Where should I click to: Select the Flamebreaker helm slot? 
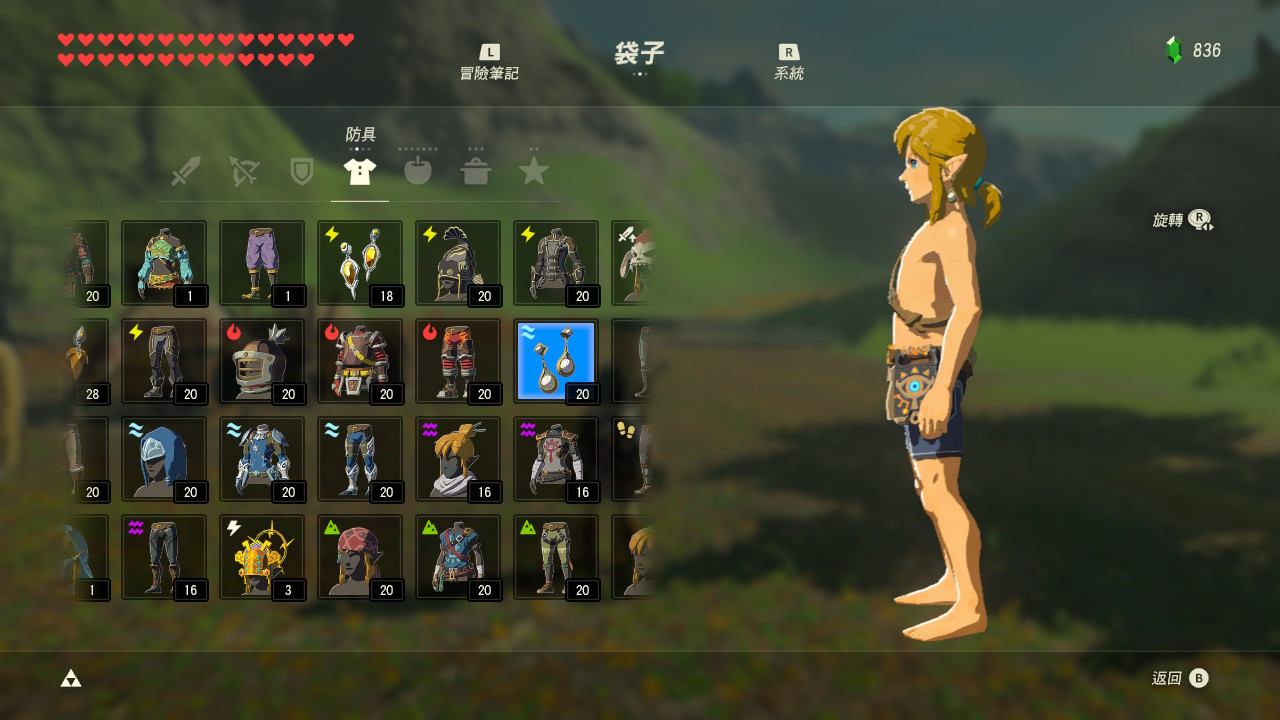262,361
